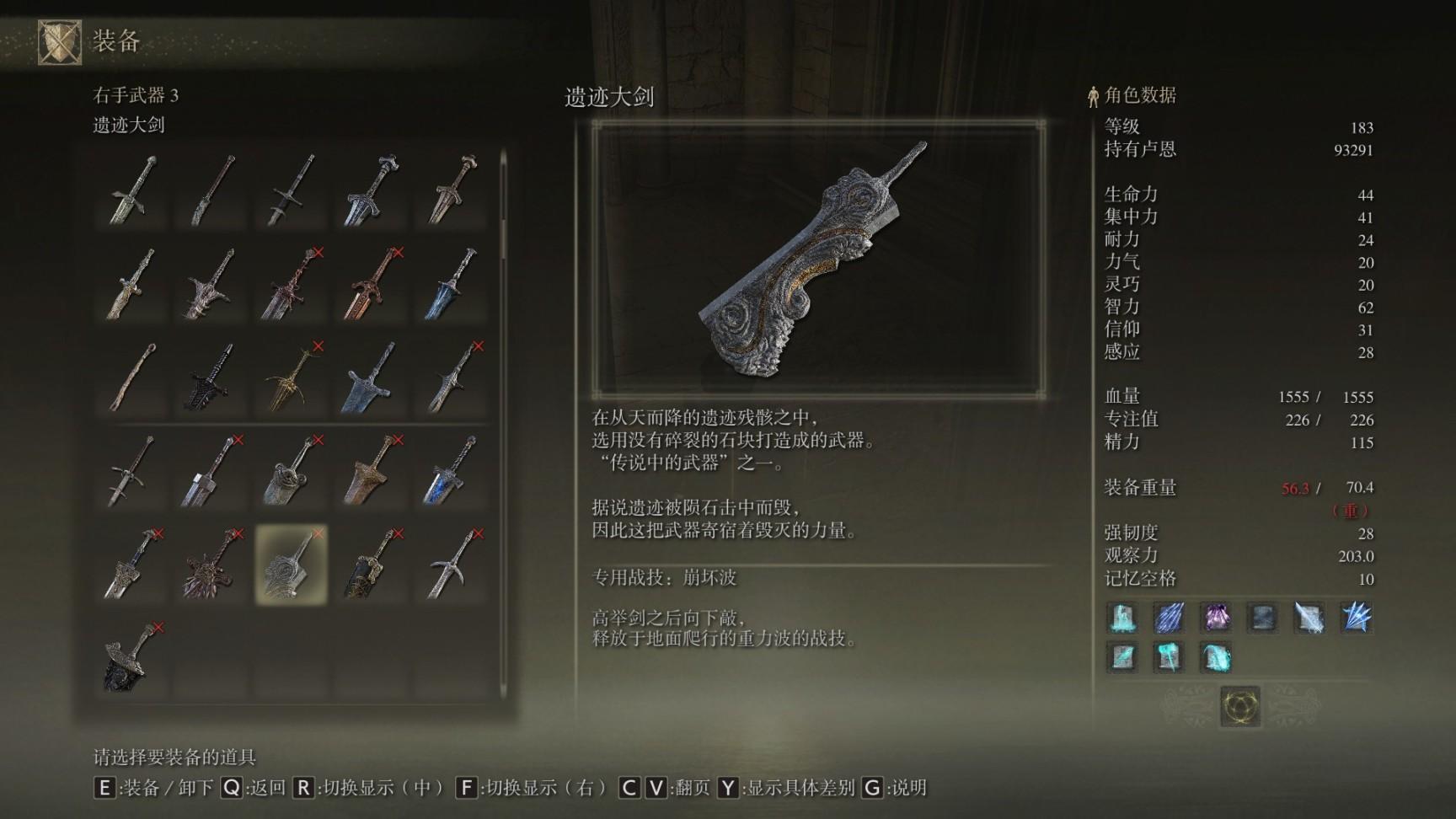
Task: Equip the all-black jagged greatsword
Action: pos(211,377)
